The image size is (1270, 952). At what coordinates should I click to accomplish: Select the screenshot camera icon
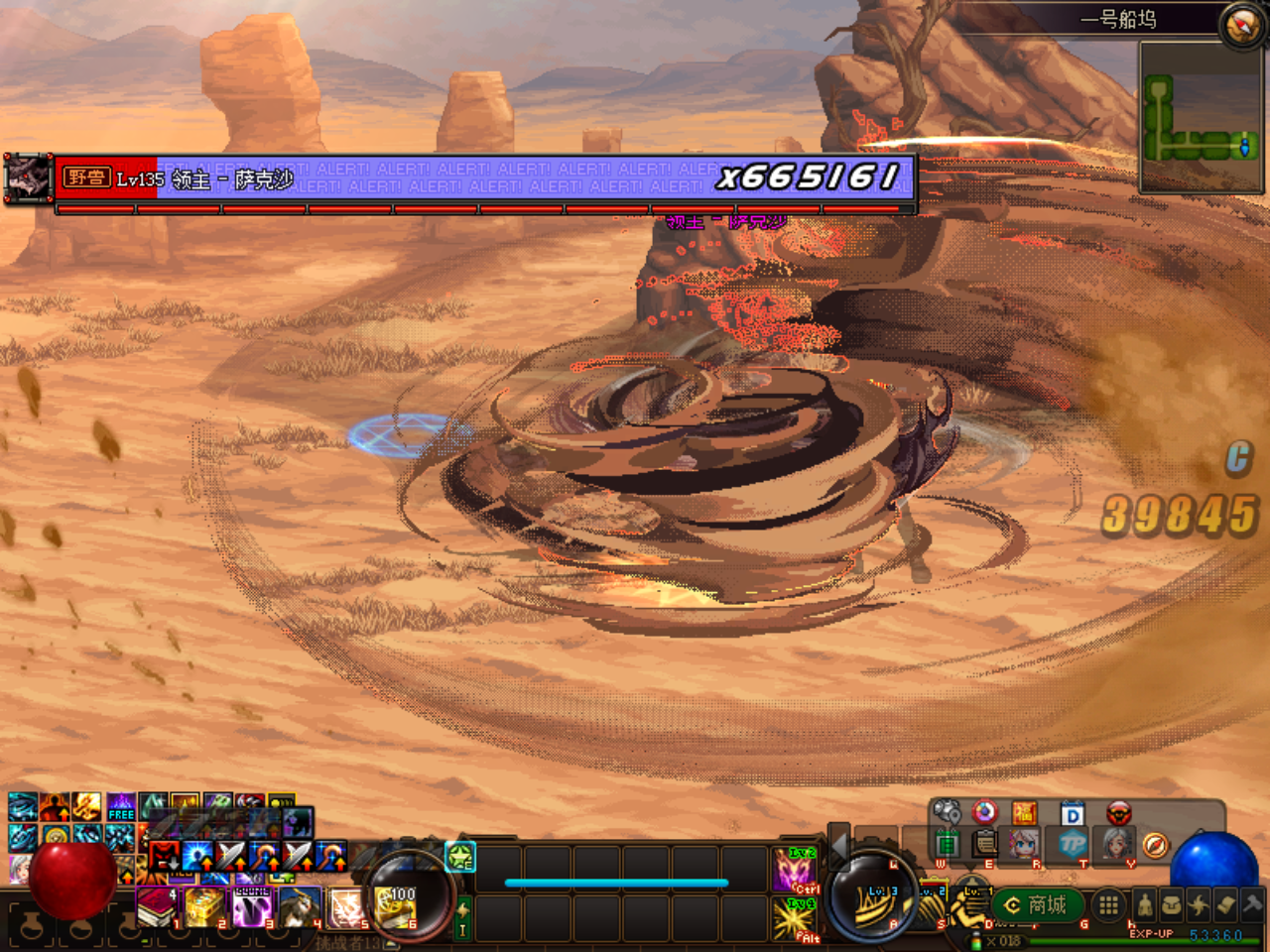point(946,809)
